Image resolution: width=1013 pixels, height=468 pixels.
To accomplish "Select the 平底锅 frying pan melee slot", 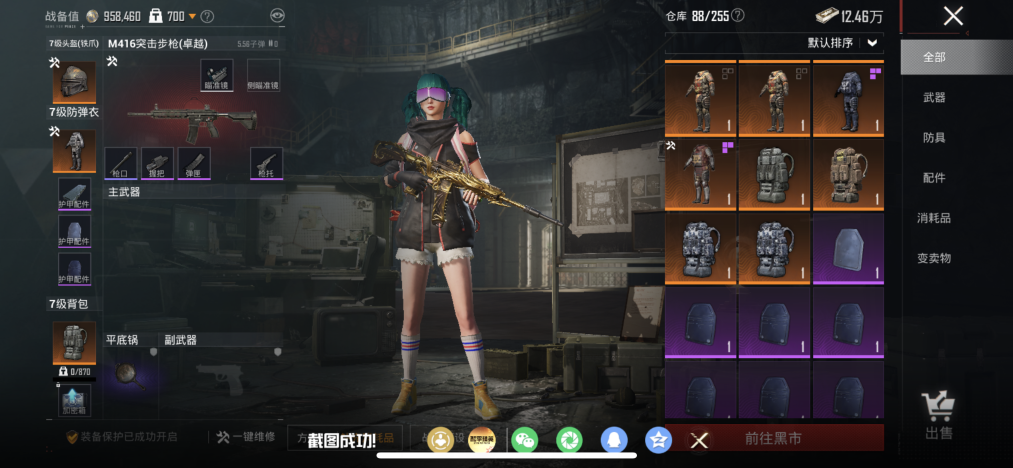I will 127,373.
